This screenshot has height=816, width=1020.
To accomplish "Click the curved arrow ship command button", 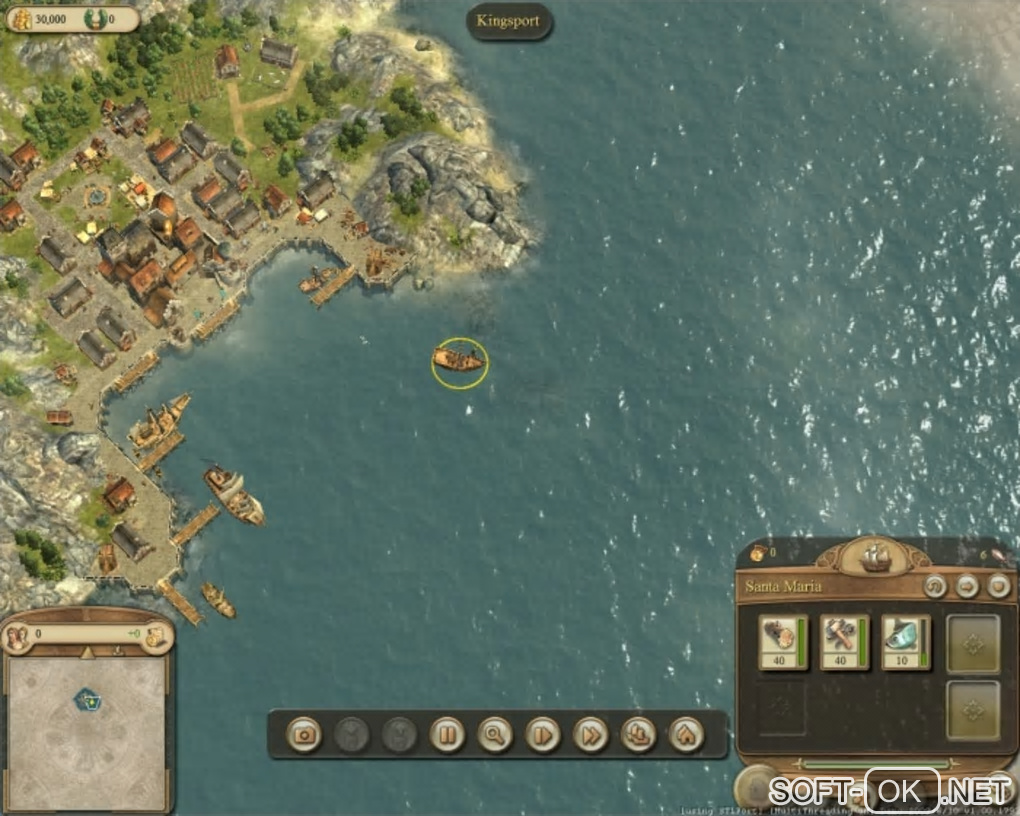I will tap(936, 587).
